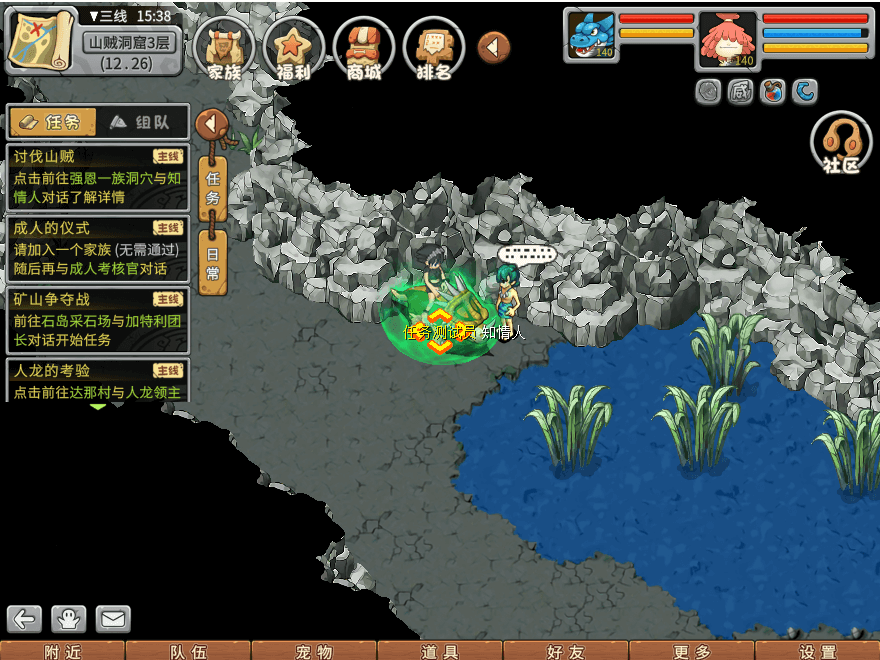Select the 任务 (Quest) tab
This screenshot has width=880, height=660.
(52, 122)
